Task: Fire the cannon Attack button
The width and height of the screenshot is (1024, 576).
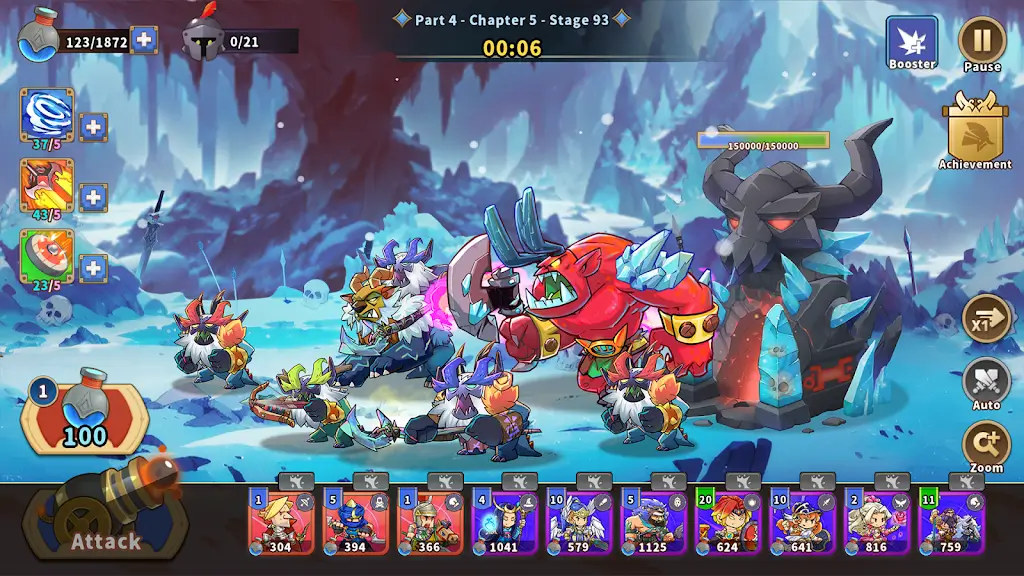Action: click(x=104, y=521)
